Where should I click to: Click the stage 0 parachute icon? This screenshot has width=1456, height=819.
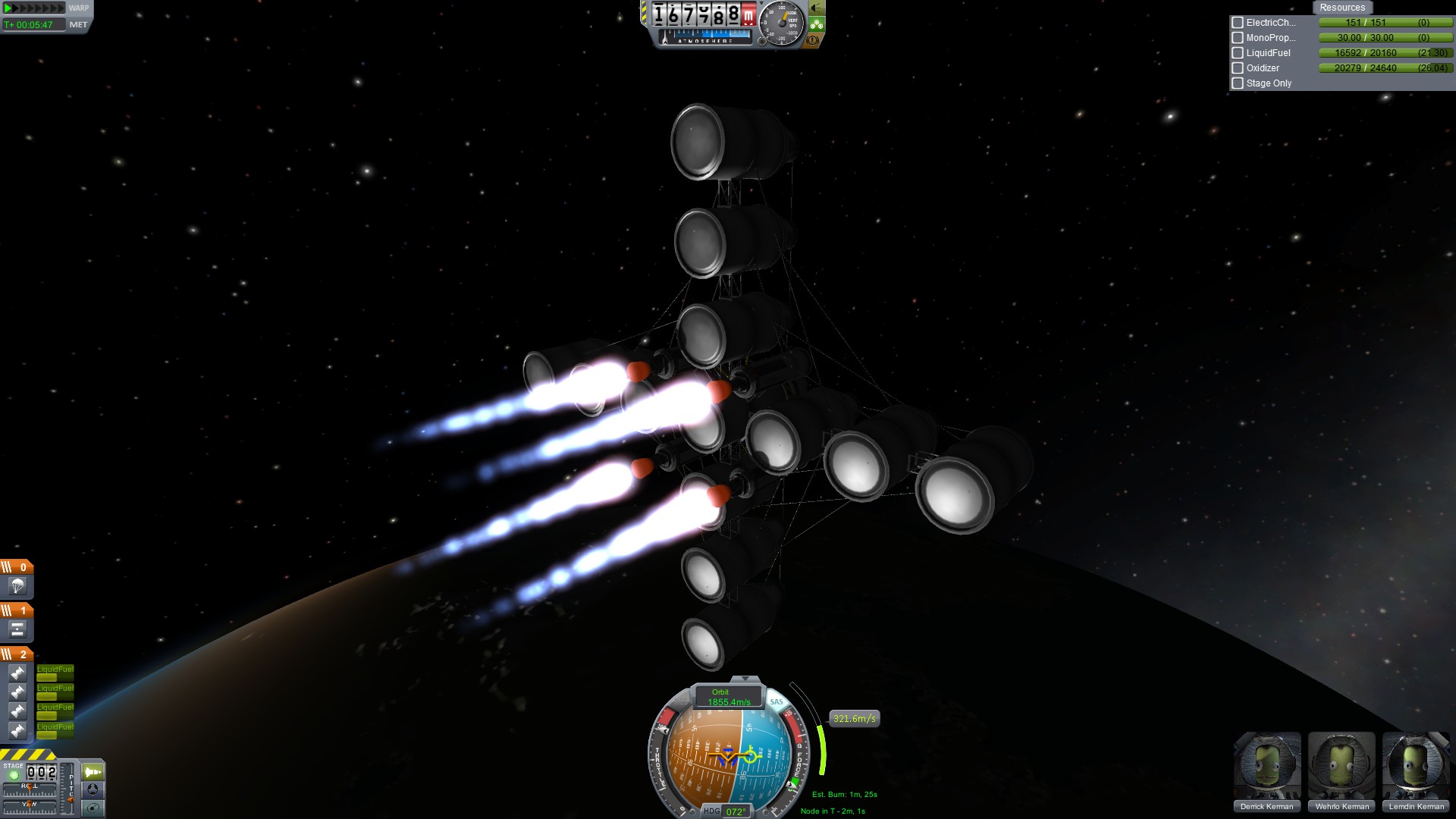(17, 586)
